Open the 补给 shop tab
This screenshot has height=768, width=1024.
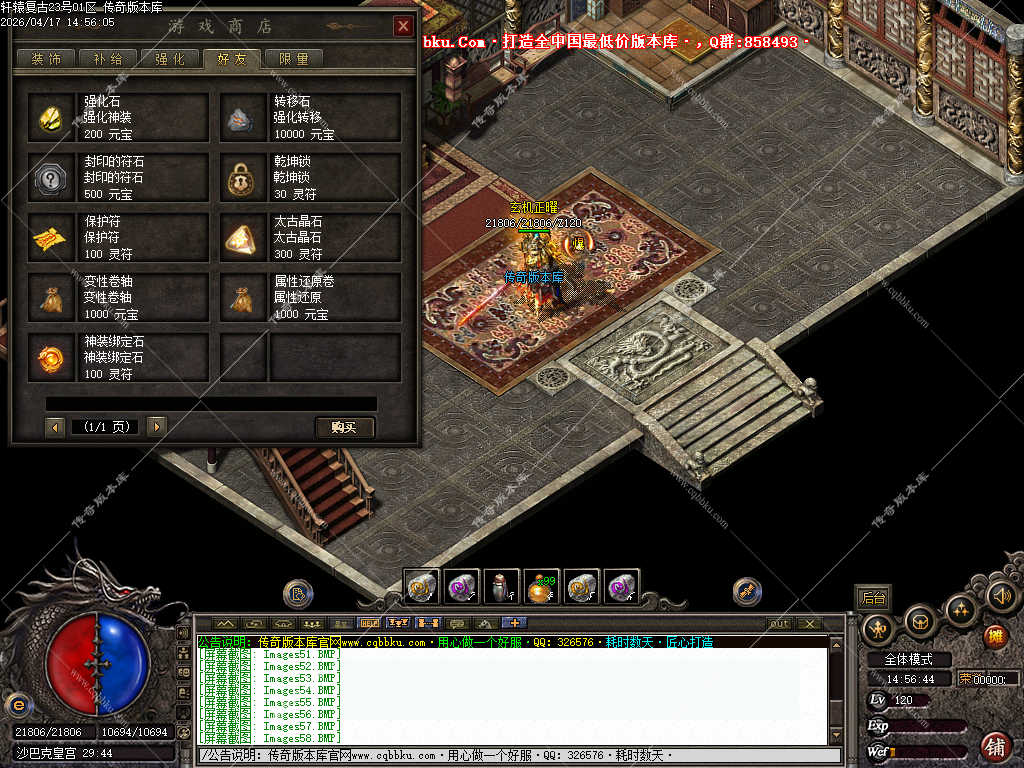click(x=108, y=59)
